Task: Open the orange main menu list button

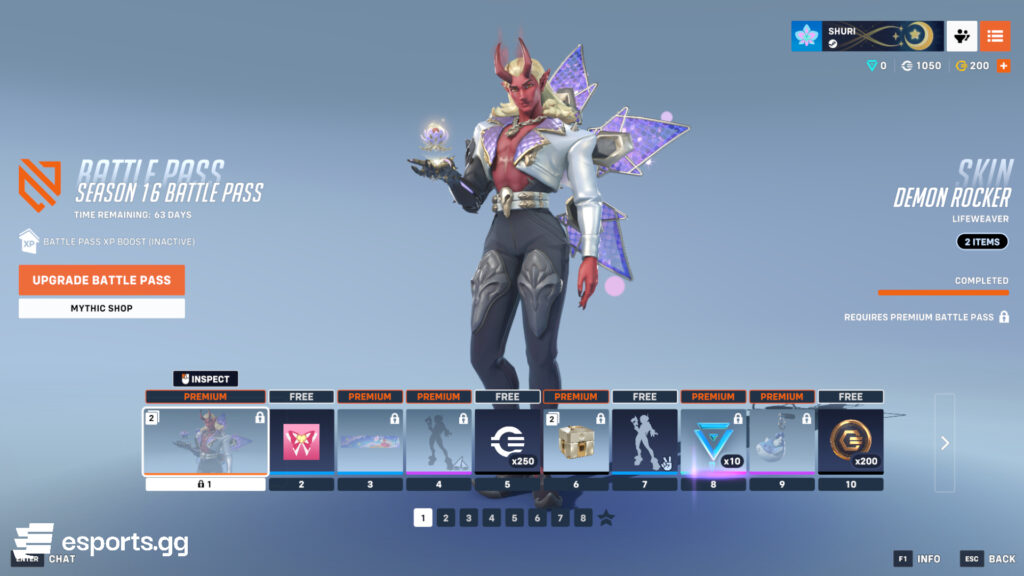Action: pos(994,36)
